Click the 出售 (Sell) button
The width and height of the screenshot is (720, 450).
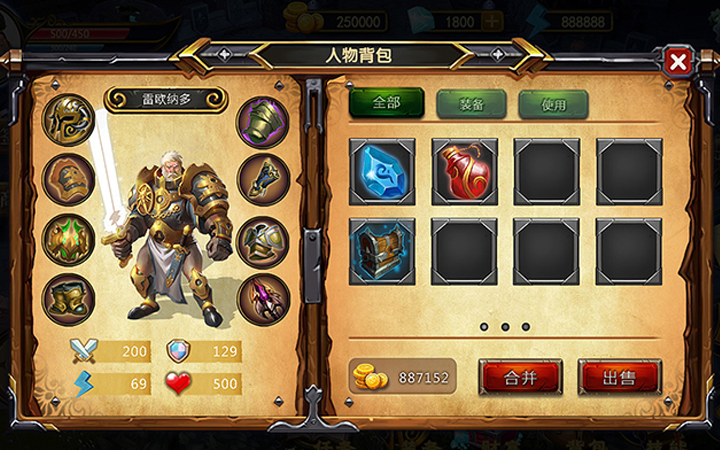(619, 377)
